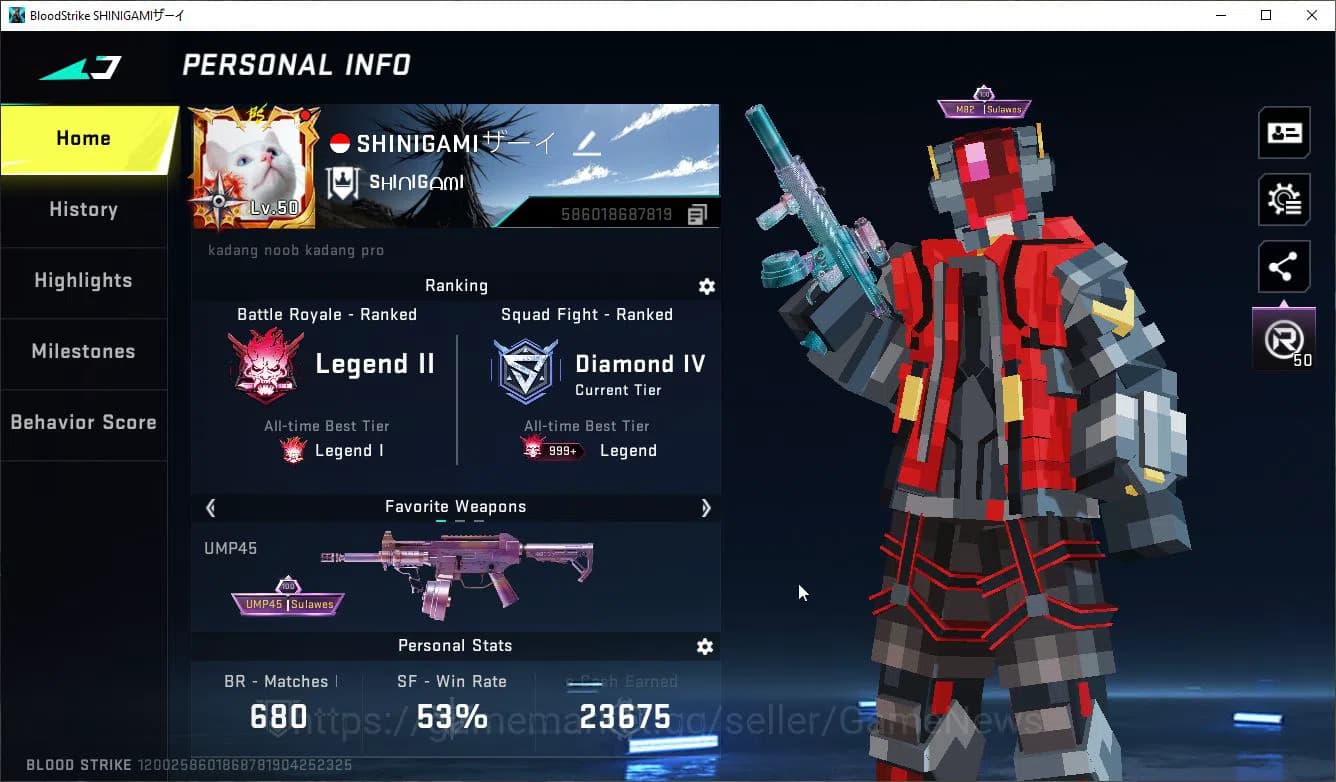
Task: Switch to the History tab
Action: 84,210
